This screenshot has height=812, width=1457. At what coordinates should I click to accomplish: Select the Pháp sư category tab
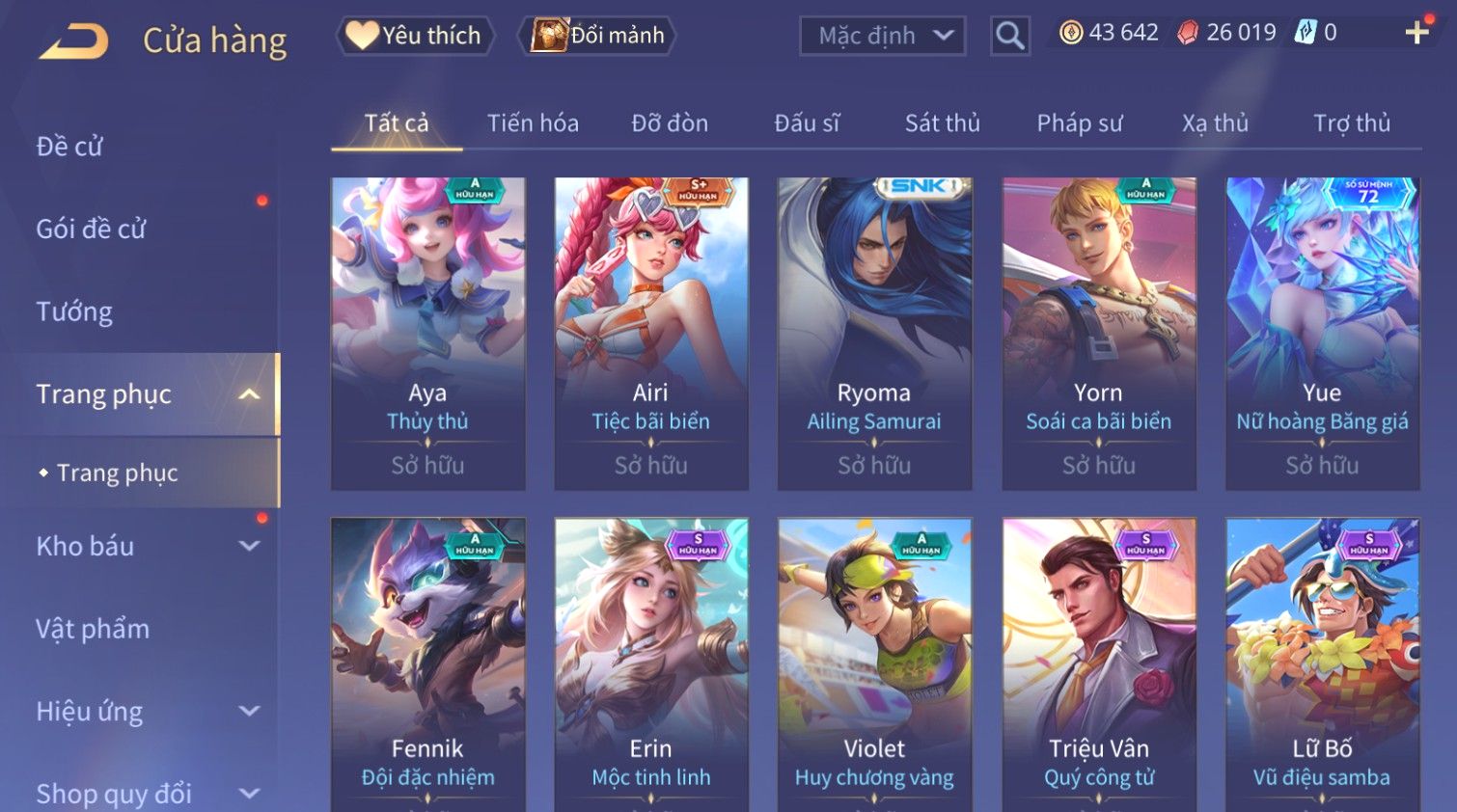pos(1079,123)
